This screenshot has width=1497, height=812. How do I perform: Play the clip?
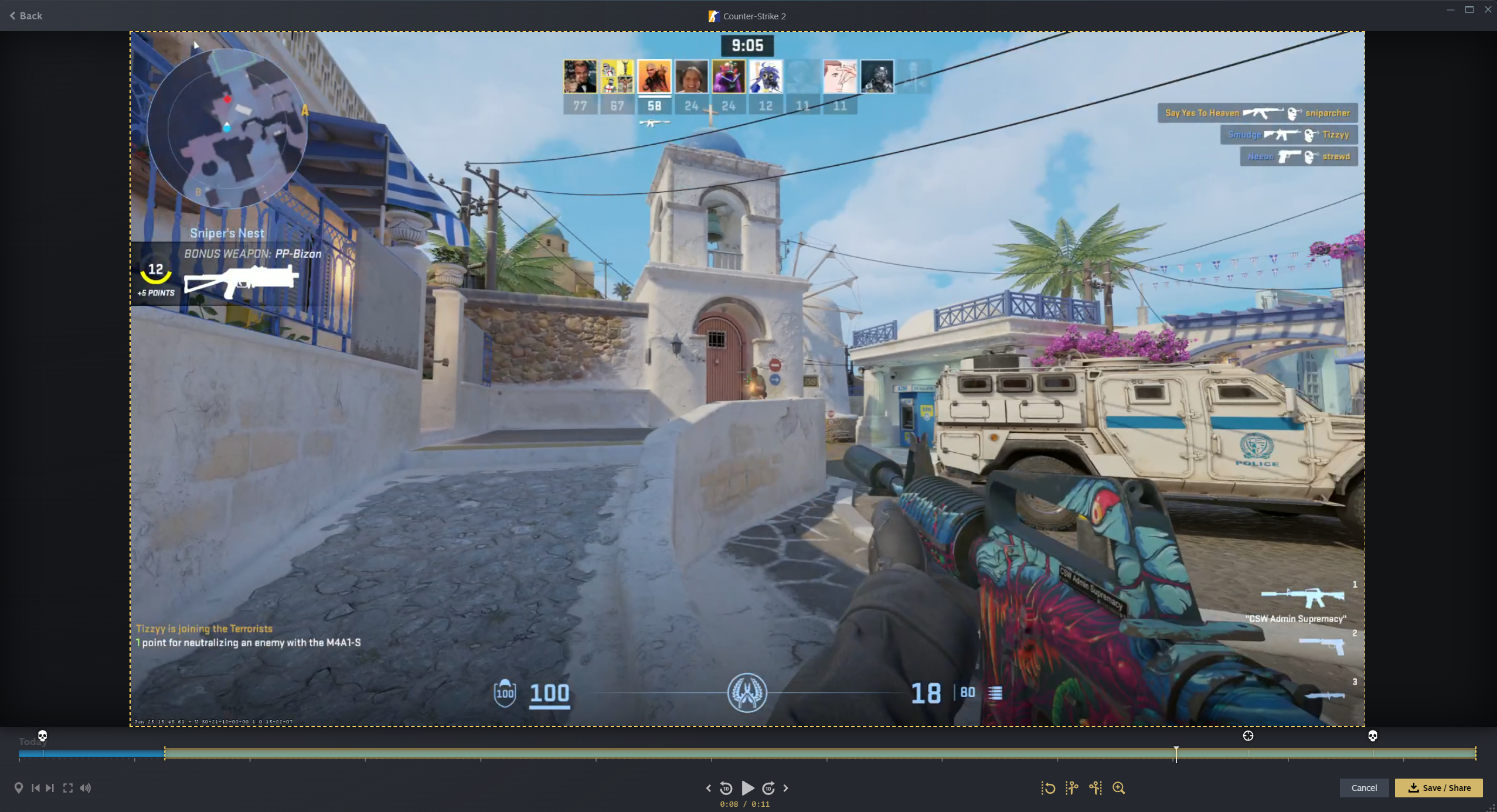coord(747,788)
